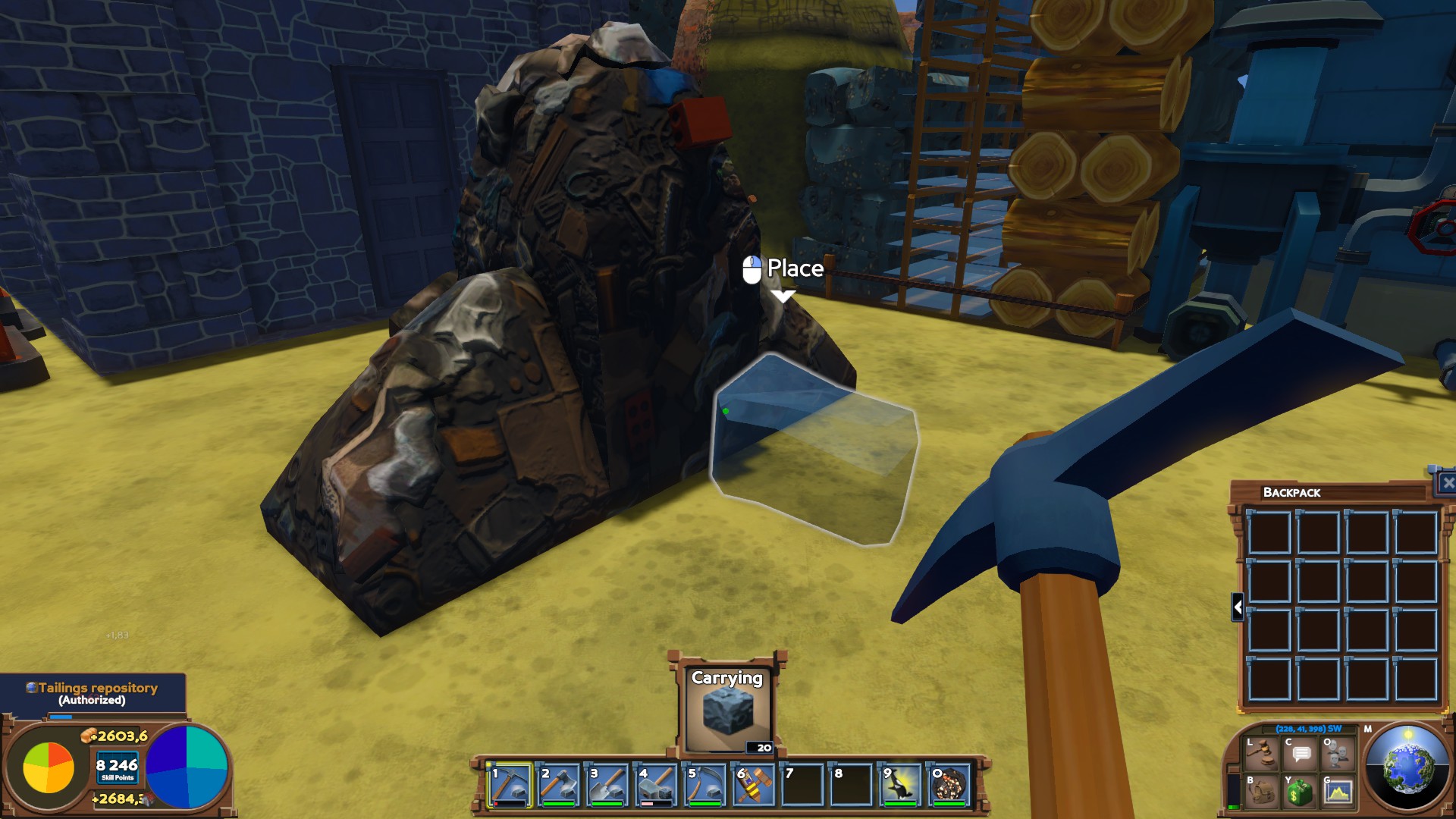Select the hammer in hotbar slot 4
The width and height of the screenshot is (1456, 819).
click(657, 784)
